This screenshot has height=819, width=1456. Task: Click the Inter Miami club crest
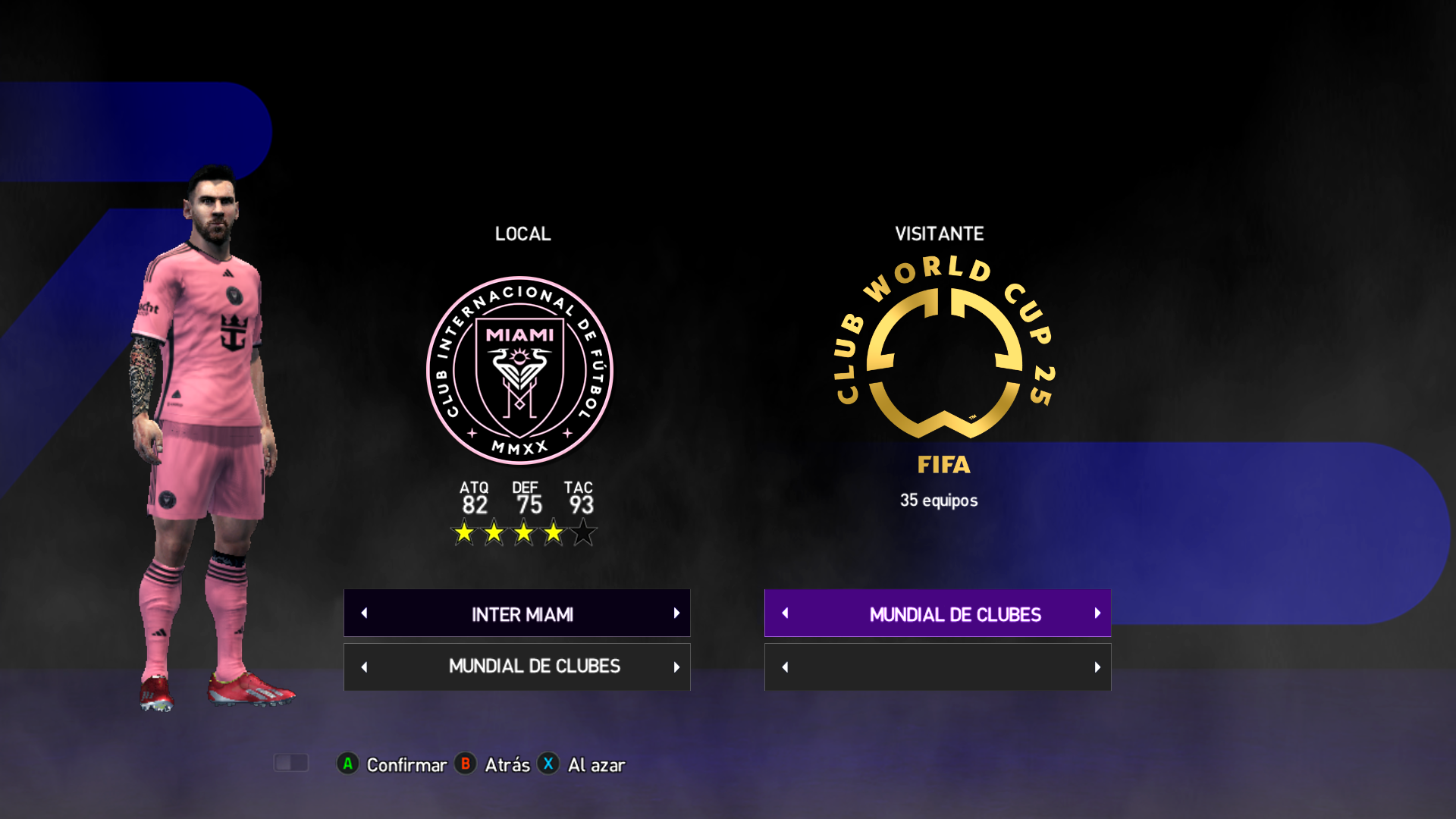click(520, 370)
